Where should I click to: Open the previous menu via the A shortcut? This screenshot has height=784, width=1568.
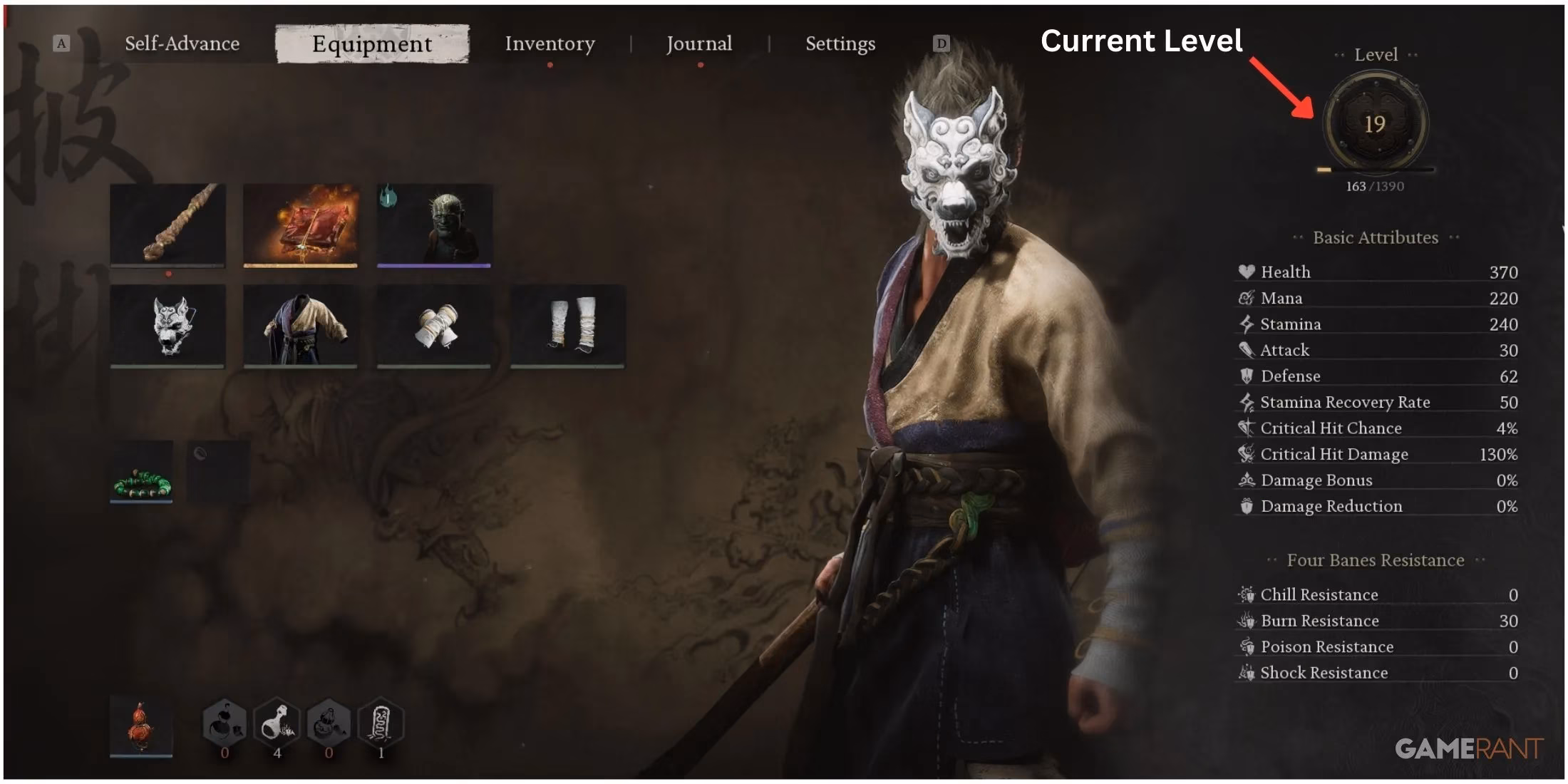pos(61,43)
